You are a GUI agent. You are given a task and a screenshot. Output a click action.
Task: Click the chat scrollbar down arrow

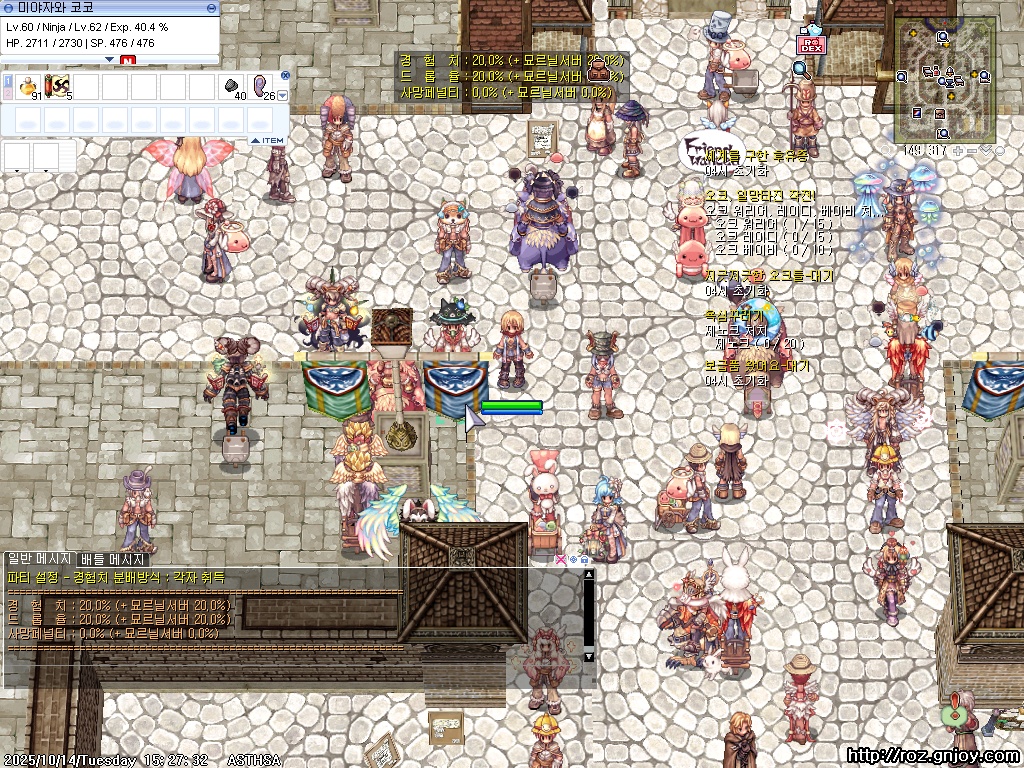(x=589, y=656)
